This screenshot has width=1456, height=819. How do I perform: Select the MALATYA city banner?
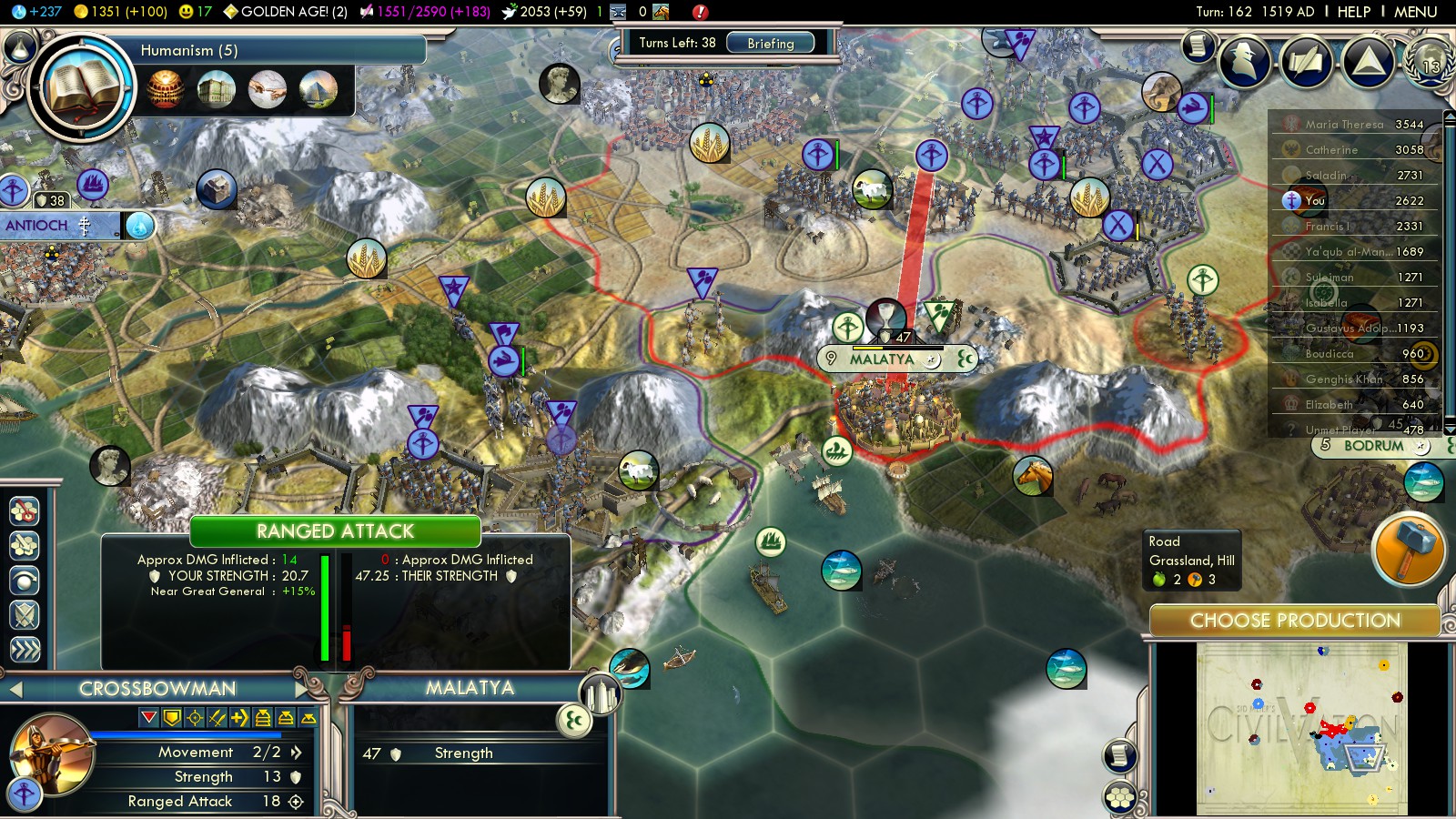click(881, 359)
